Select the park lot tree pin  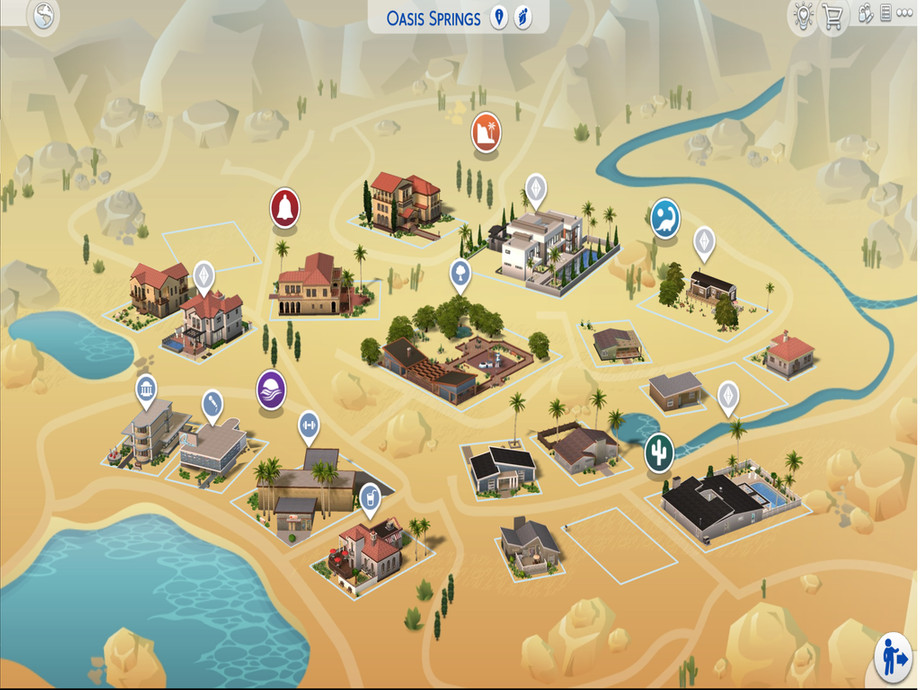460,272
